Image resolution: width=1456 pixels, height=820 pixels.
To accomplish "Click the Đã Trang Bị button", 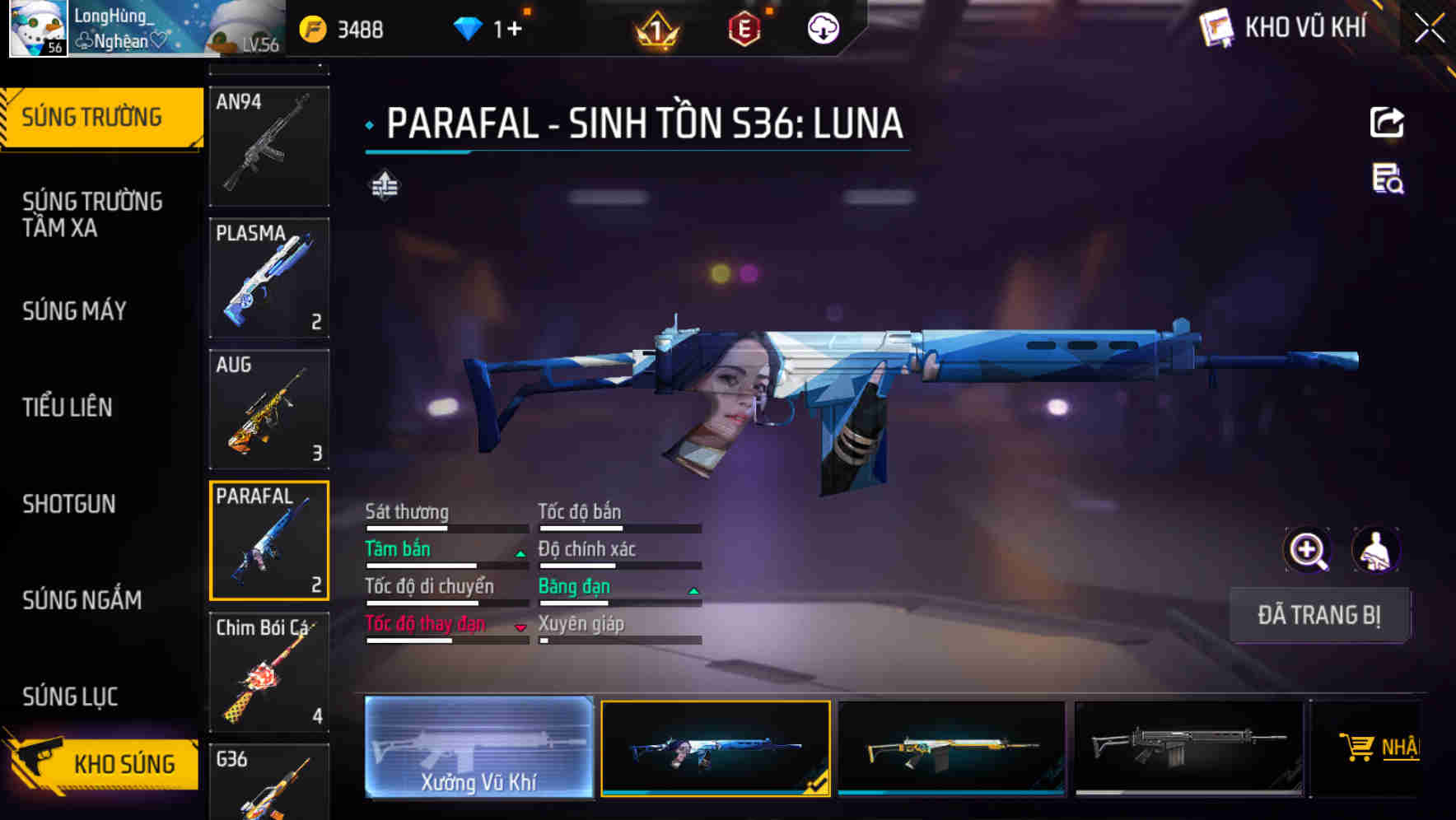I will tap(1319, 615).
